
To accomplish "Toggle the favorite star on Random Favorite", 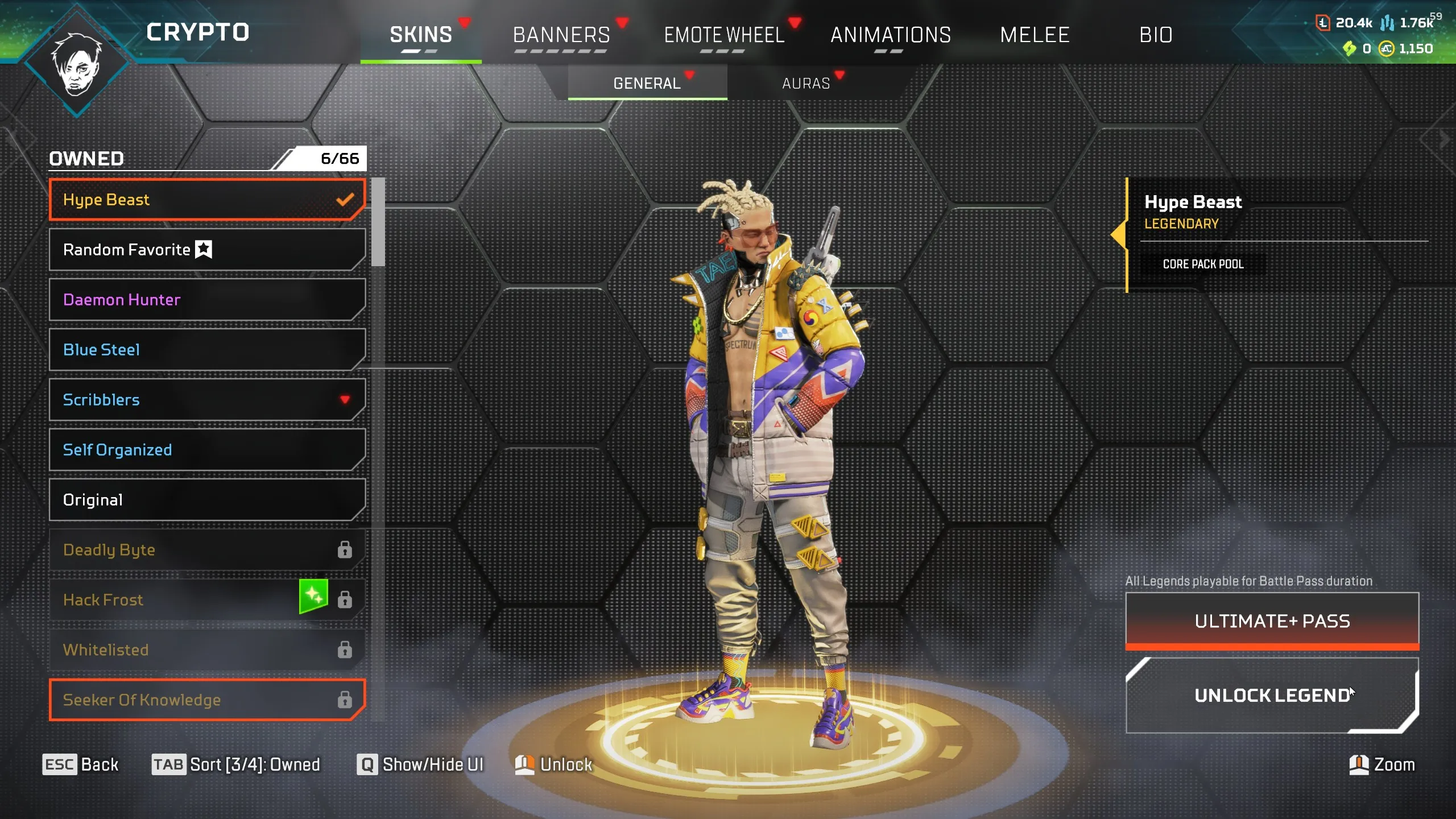I will (203, 249).
